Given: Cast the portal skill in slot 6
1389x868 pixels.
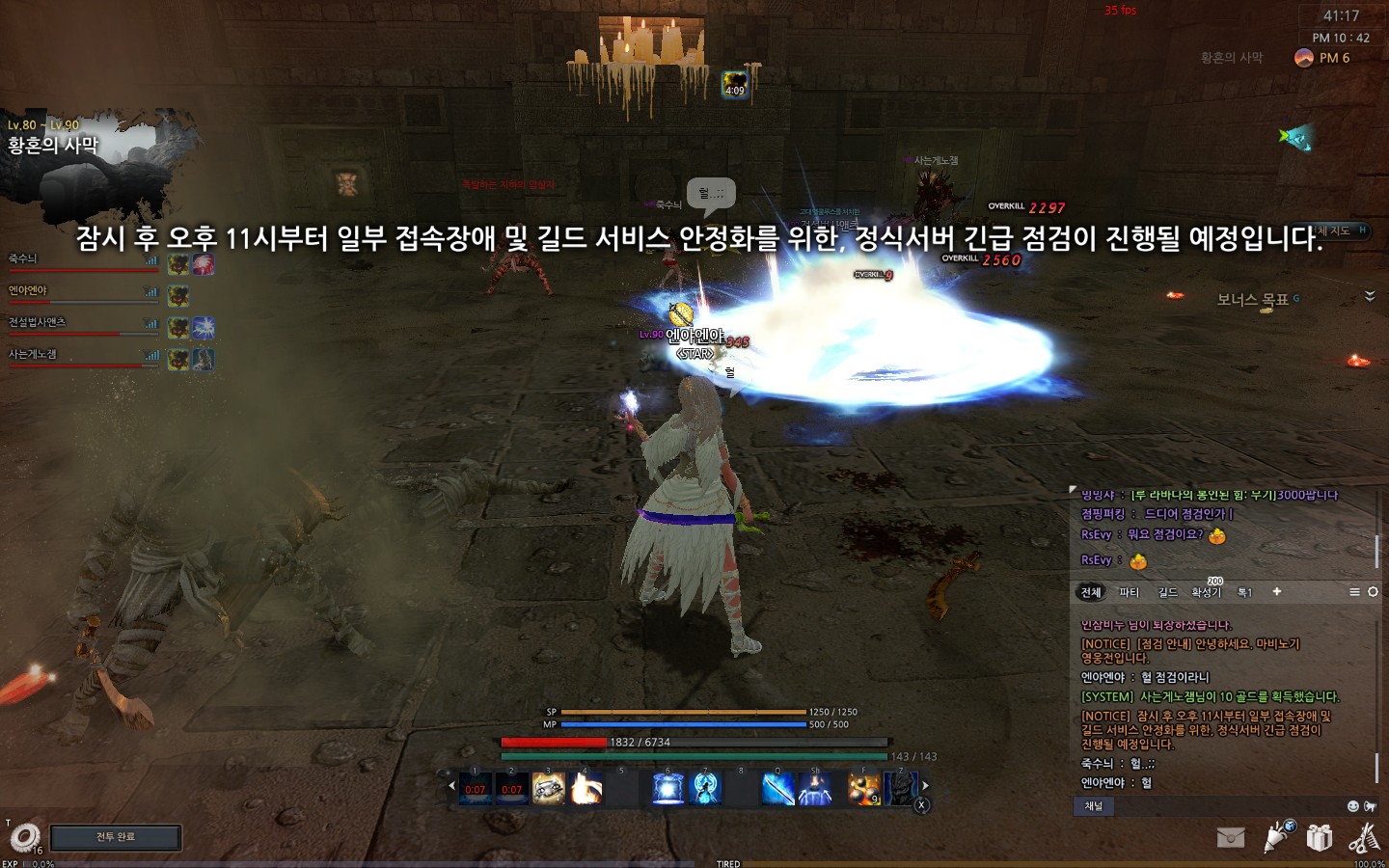Looking at the screenshot, I should 668,789.
